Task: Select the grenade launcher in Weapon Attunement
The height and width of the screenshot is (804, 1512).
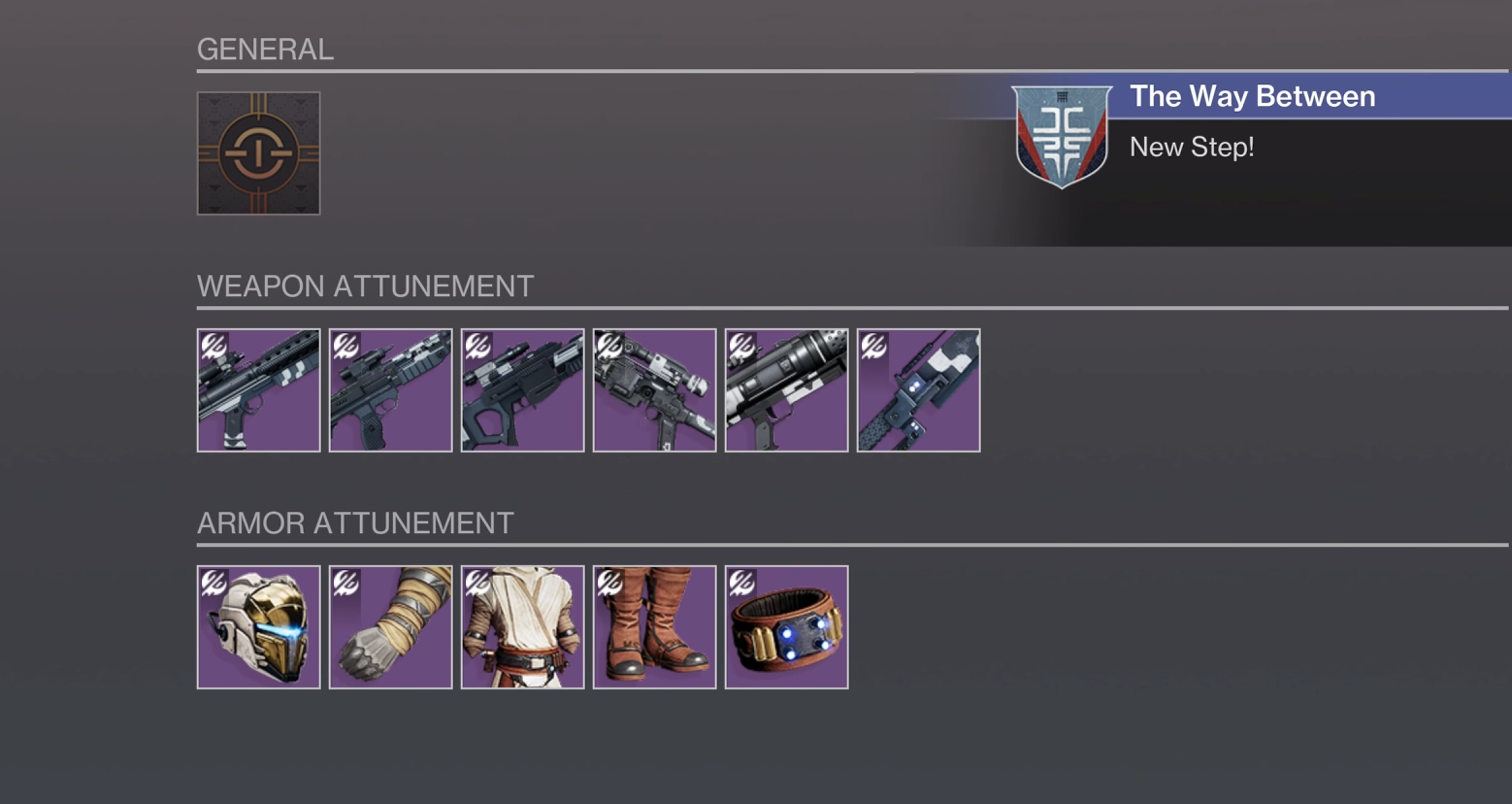Action: pos(786,389)
